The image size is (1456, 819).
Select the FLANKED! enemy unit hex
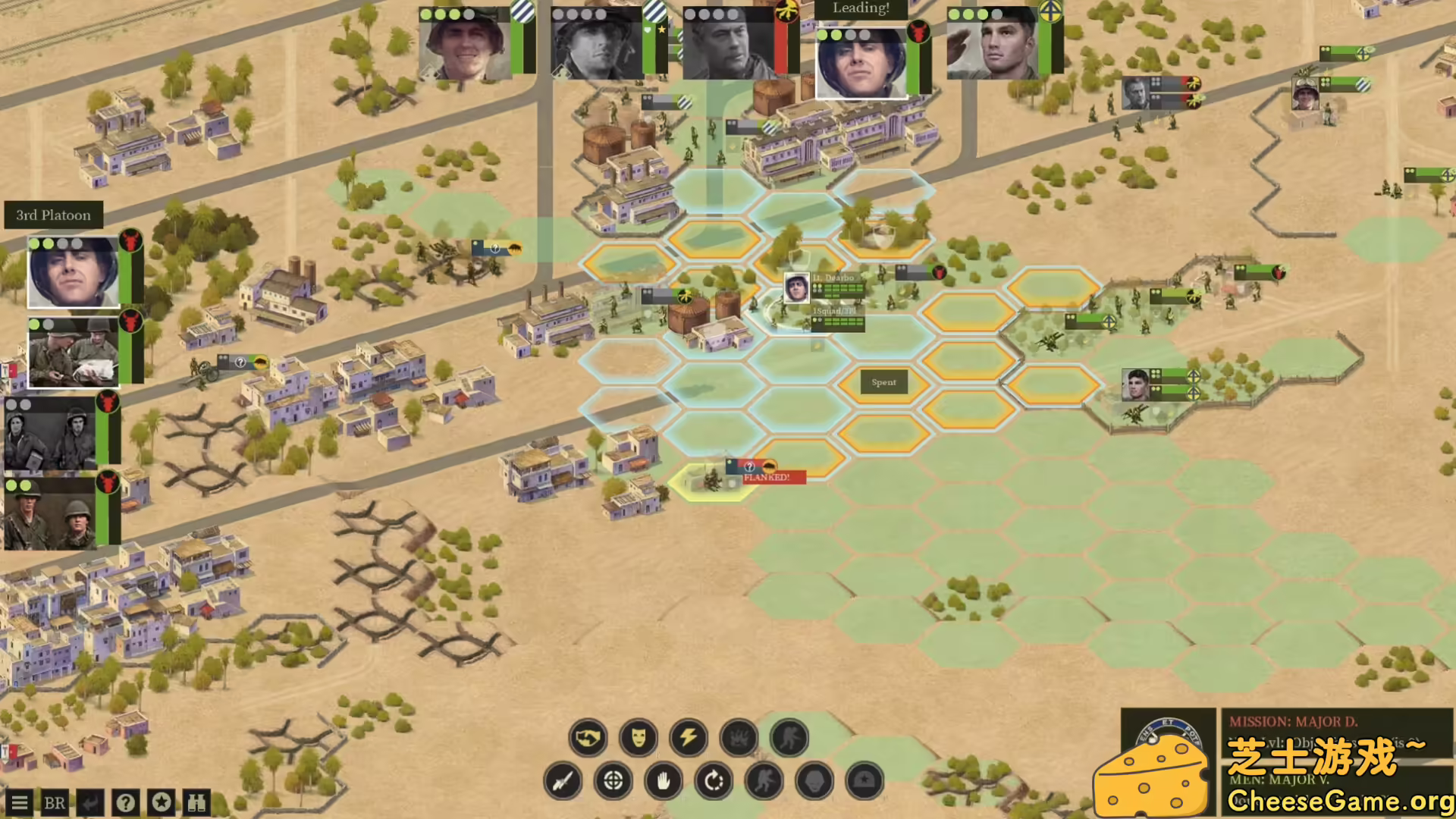(713, 481)
